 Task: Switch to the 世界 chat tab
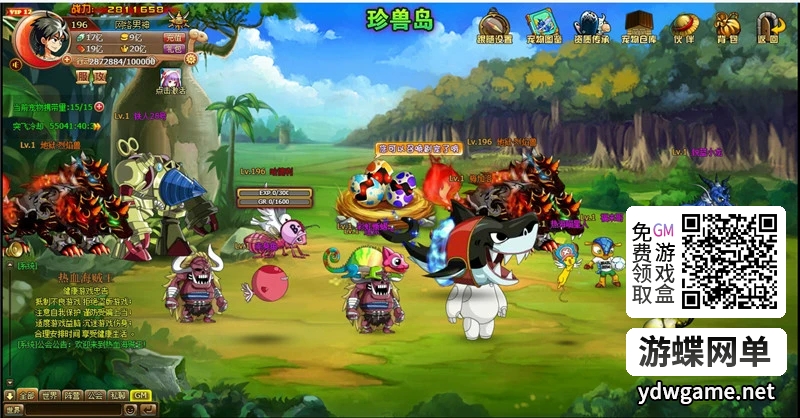point(51,395)
